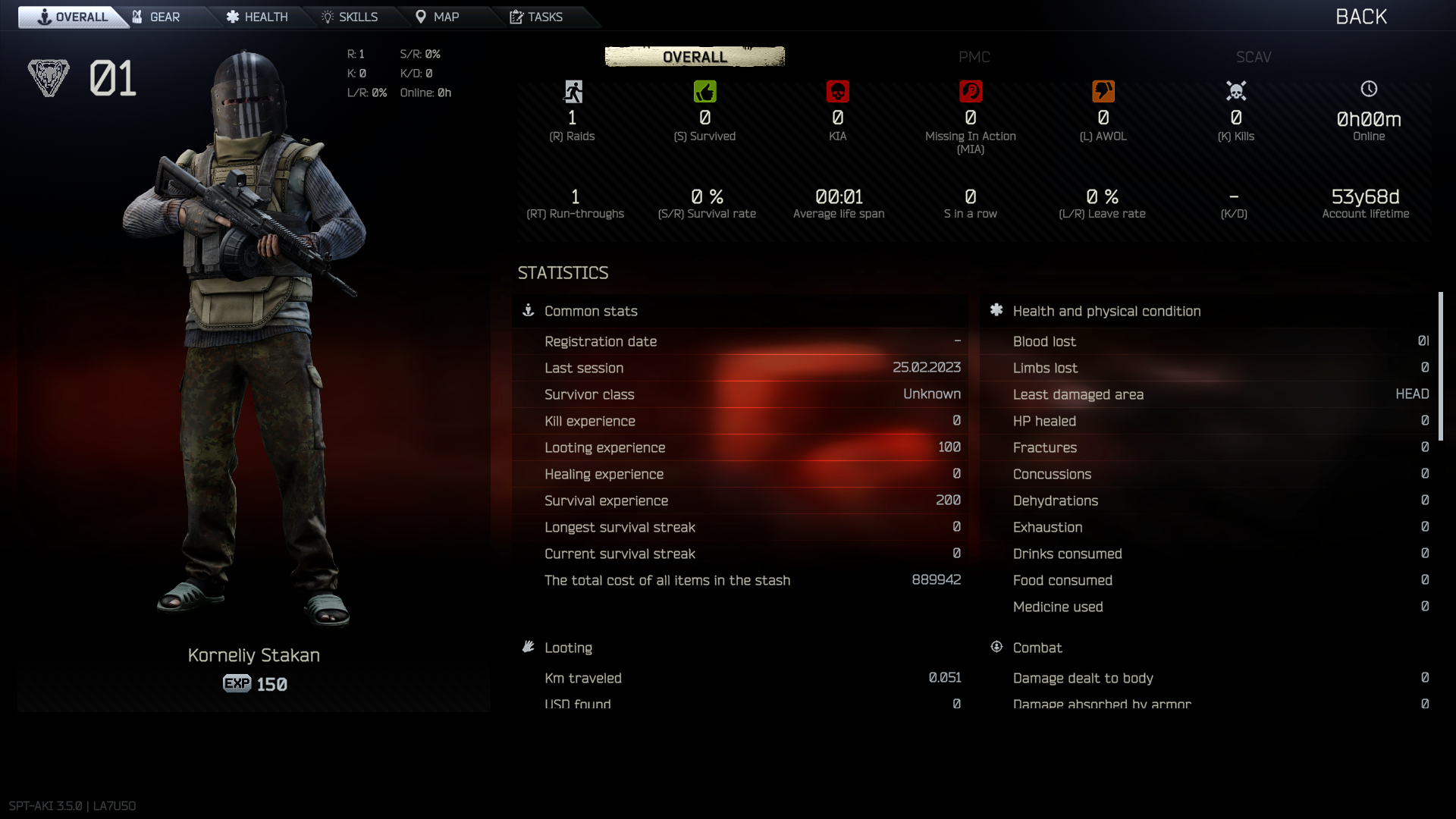Select the Skills tab
The height and width of the screenshot is (819, 1456).
coord(350,17)
